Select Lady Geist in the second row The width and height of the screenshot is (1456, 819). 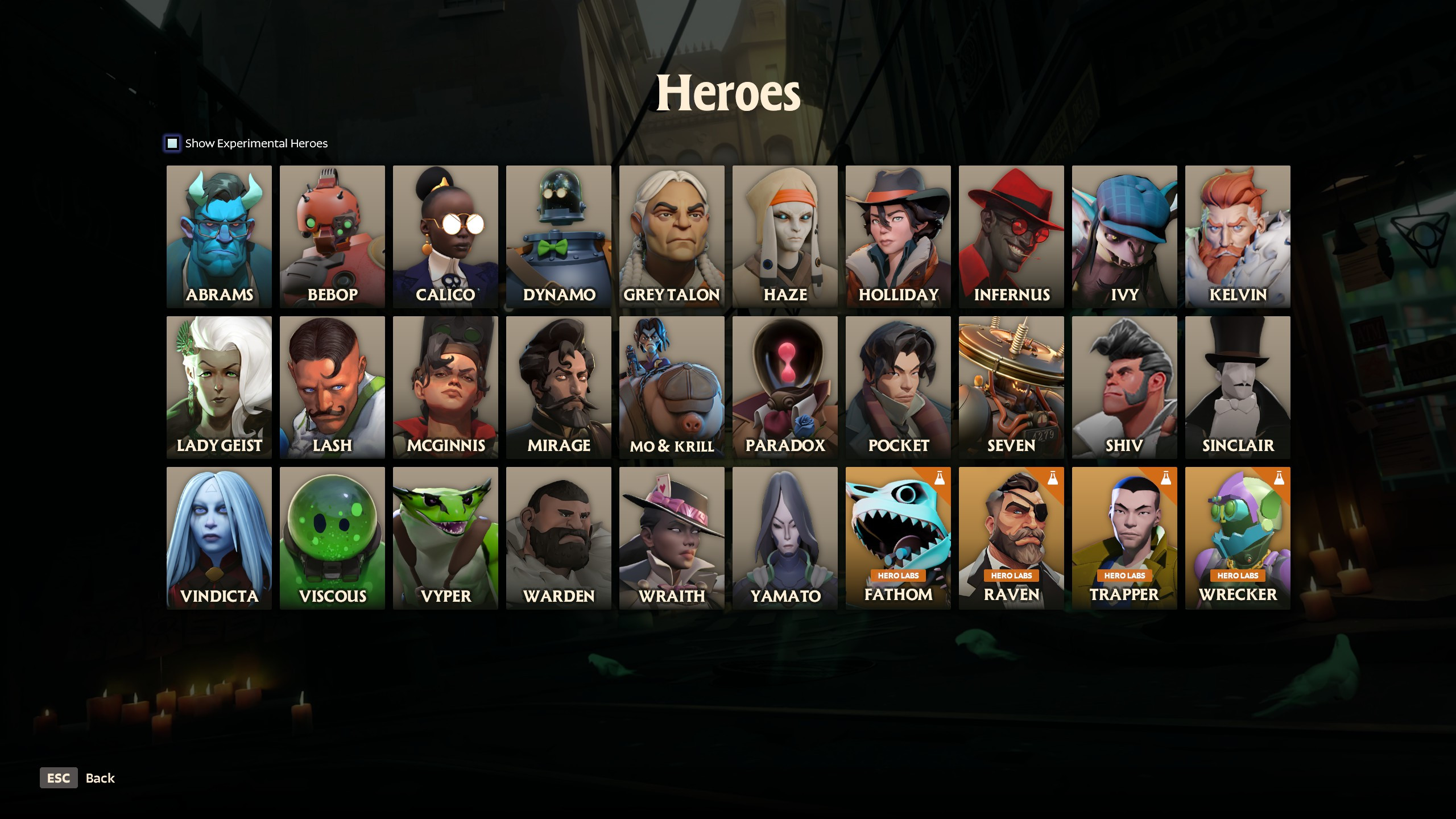[x=218, y=387]
